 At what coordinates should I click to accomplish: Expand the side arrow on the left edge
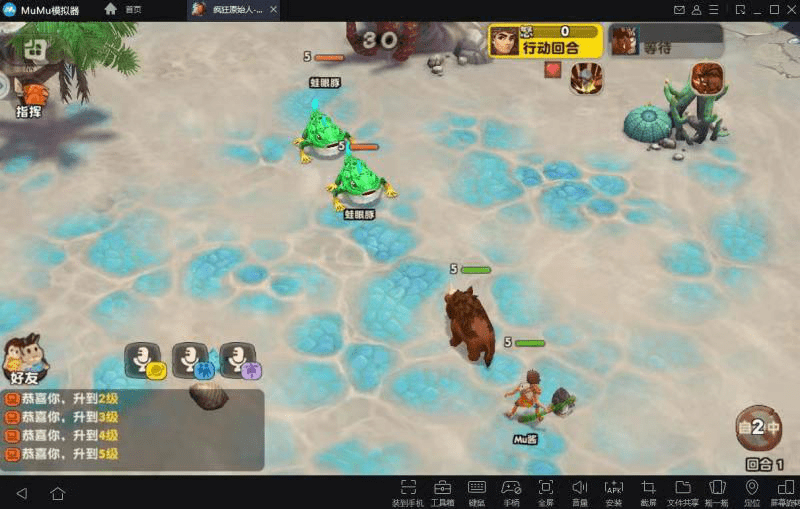point(4,86)
